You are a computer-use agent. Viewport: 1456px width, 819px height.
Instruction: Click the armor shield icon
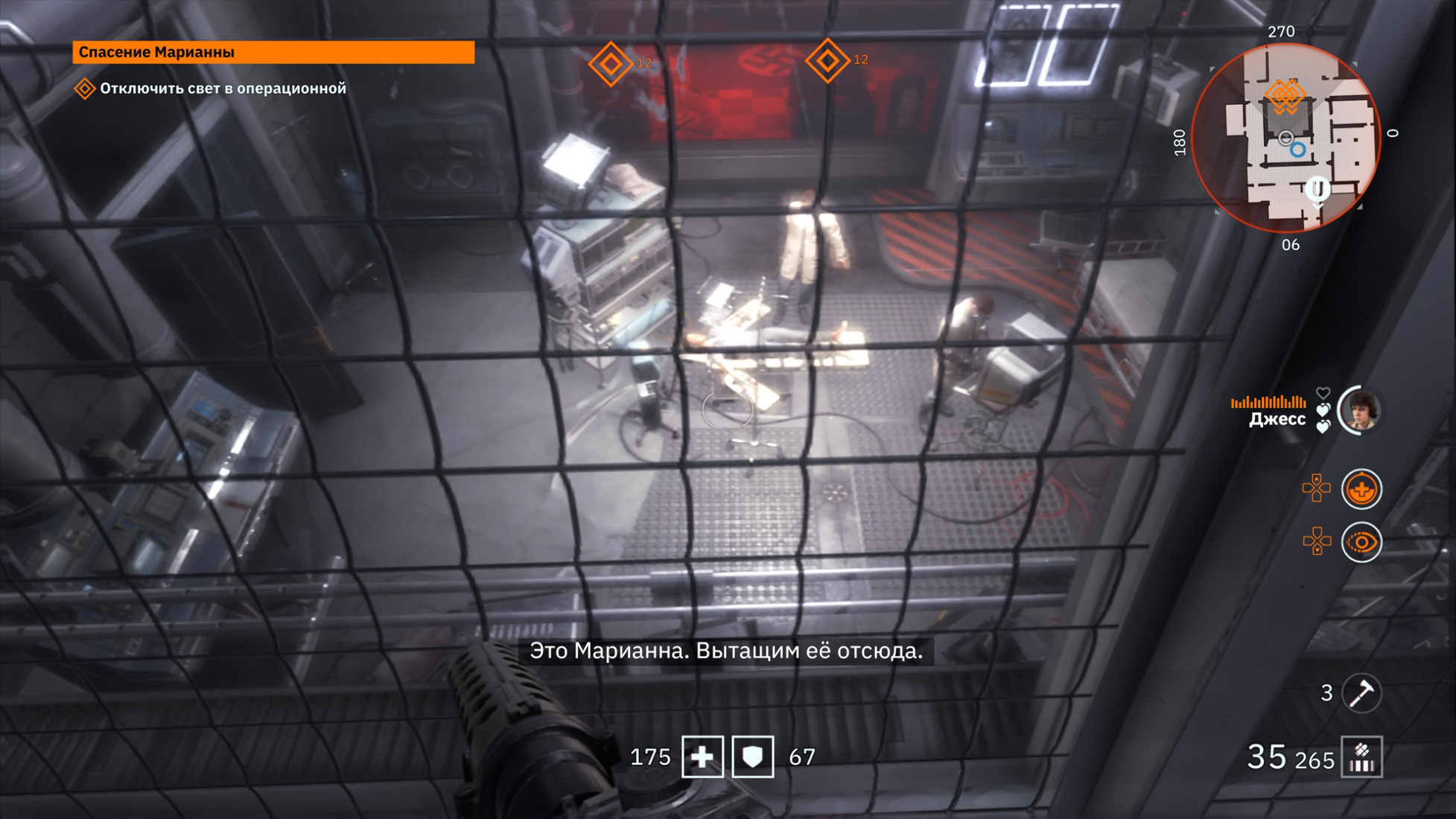753,757
